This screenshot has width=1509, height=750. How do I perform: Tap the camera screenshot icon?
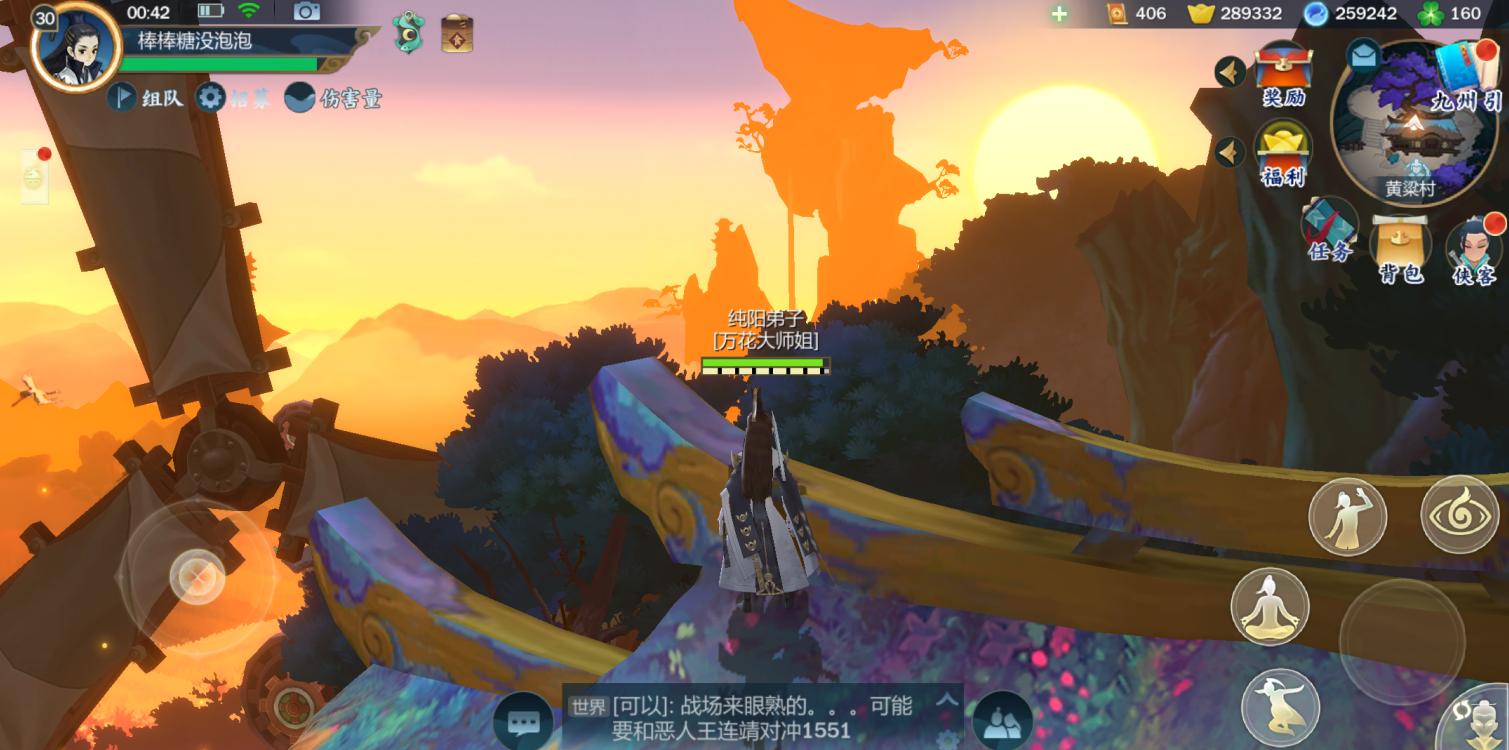coord(306,12)
